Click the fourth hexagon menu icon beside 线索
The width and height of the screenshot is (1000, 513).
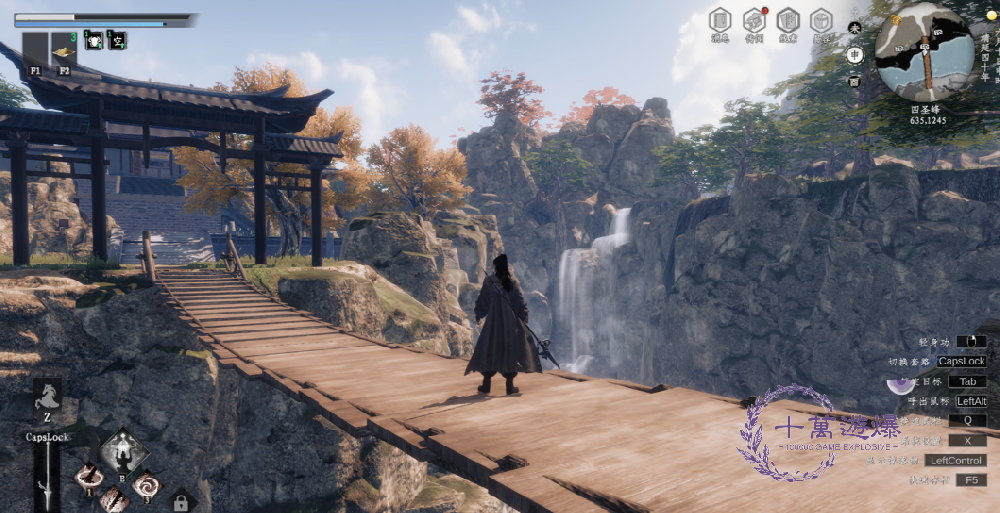pyautogui.click(x=821, y=20)
